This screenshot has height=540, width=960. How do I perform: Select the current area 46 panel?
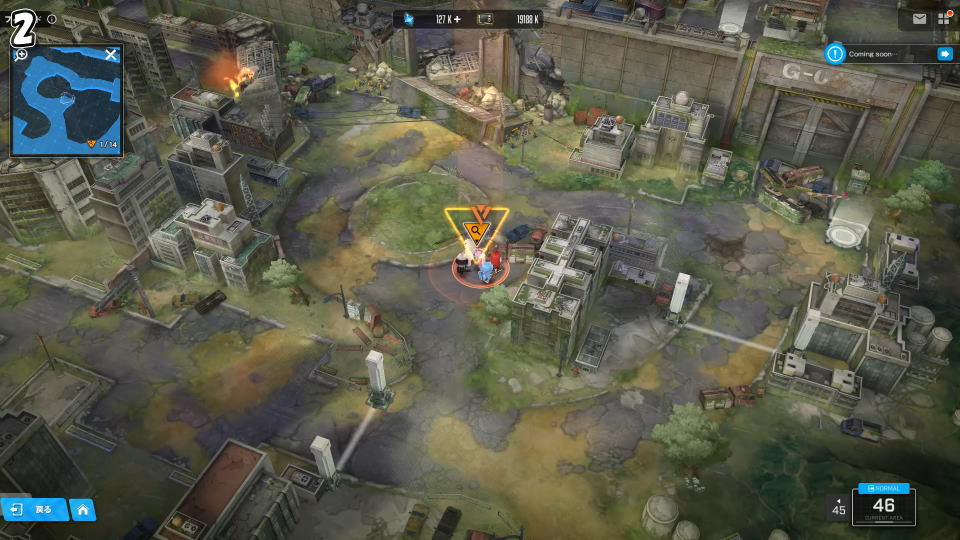(884, 509)
